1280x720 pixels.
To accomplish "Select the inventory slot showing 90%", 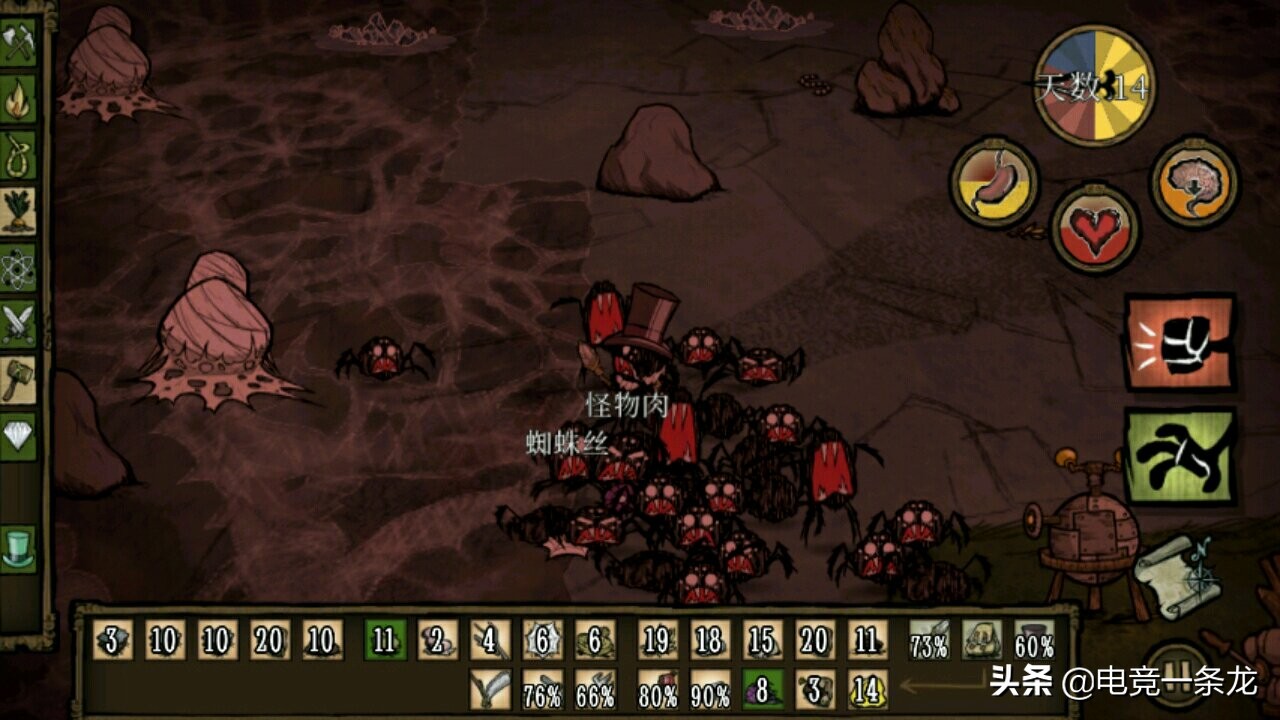I will [710, 690].
